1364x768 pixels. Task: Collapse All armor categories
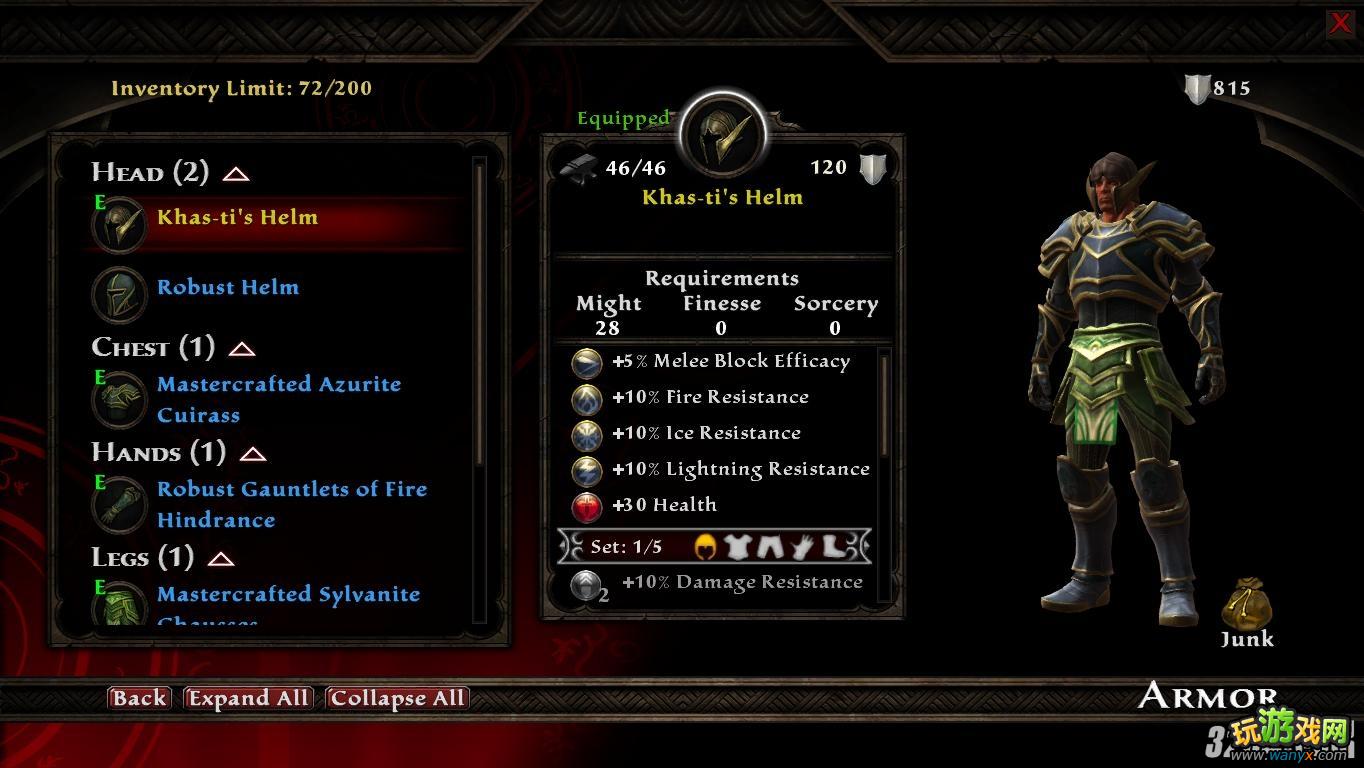coord(397,698)
